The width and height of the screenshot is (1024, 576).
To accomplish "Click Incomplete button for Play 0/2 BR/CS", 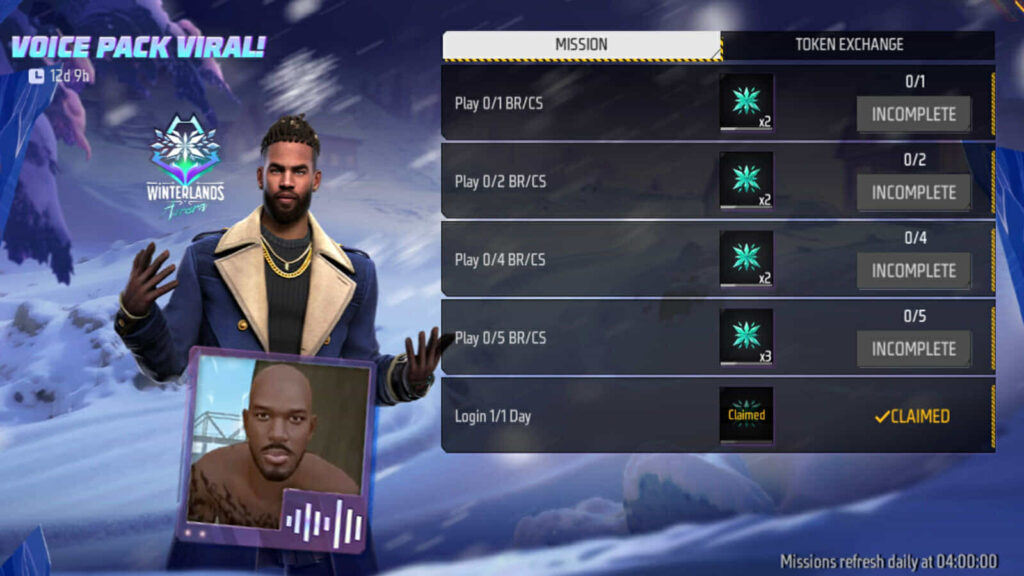I will [x=913, y=193].
